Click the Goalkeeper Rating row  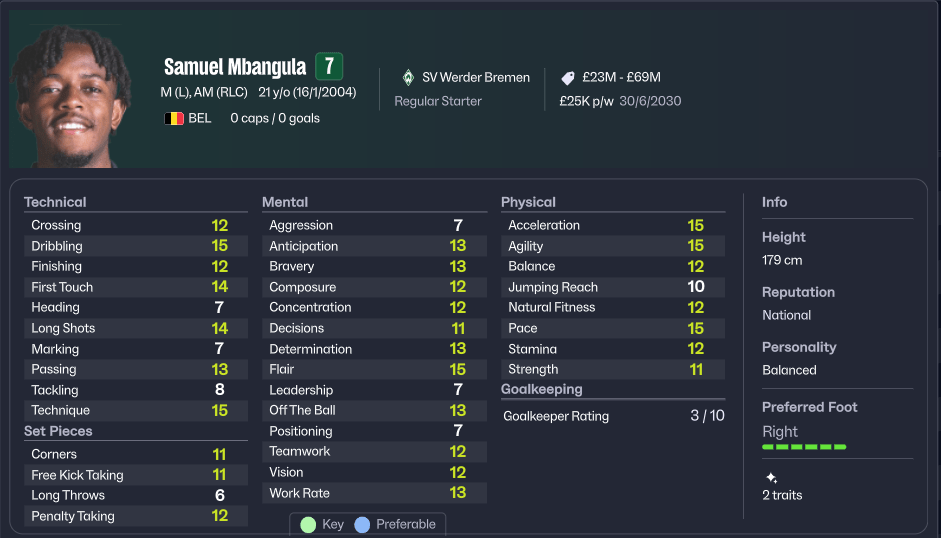(612, 416)
